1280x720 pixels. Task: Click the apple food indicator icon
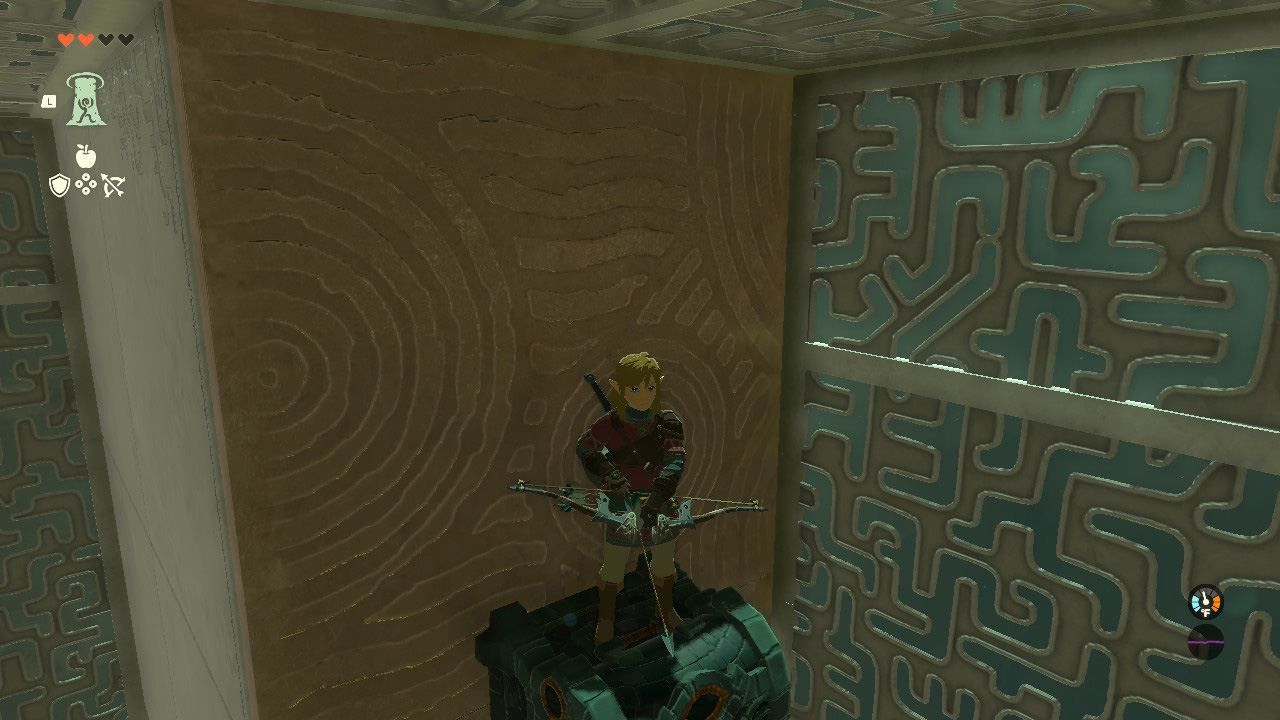84,156
